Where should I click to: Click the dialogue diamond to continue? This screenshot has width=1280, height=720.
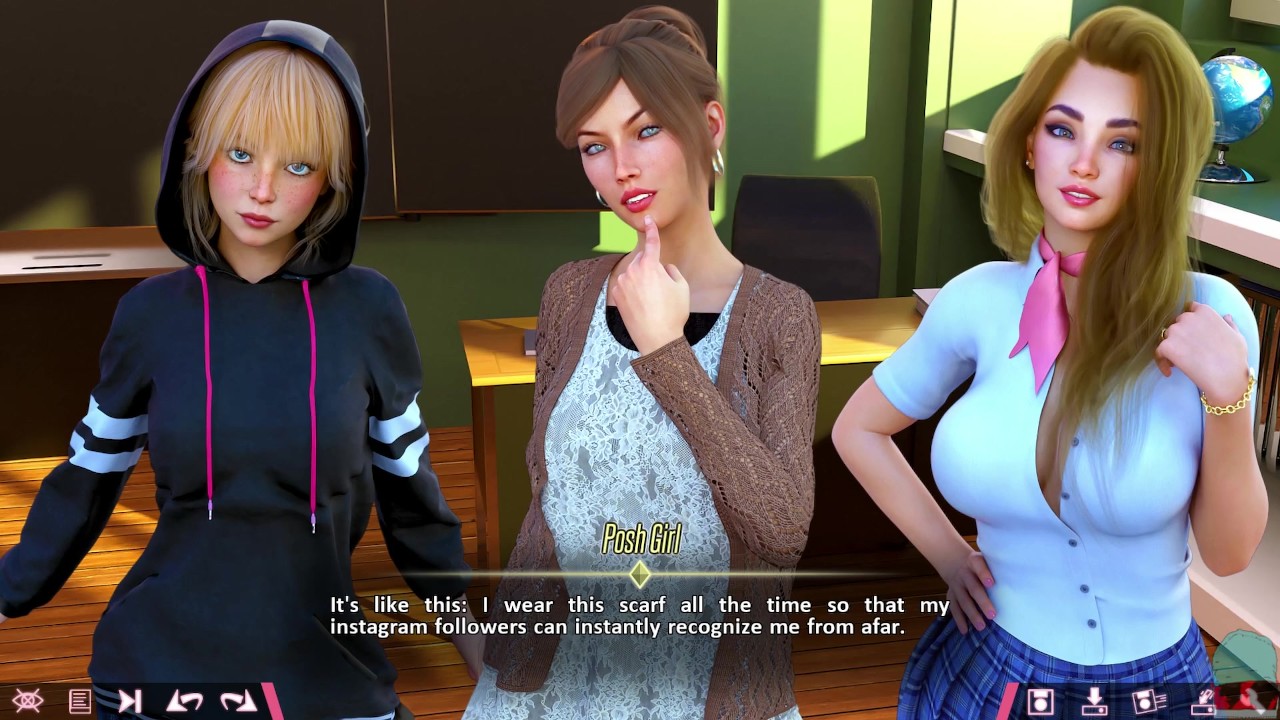(x=640, y=575)
